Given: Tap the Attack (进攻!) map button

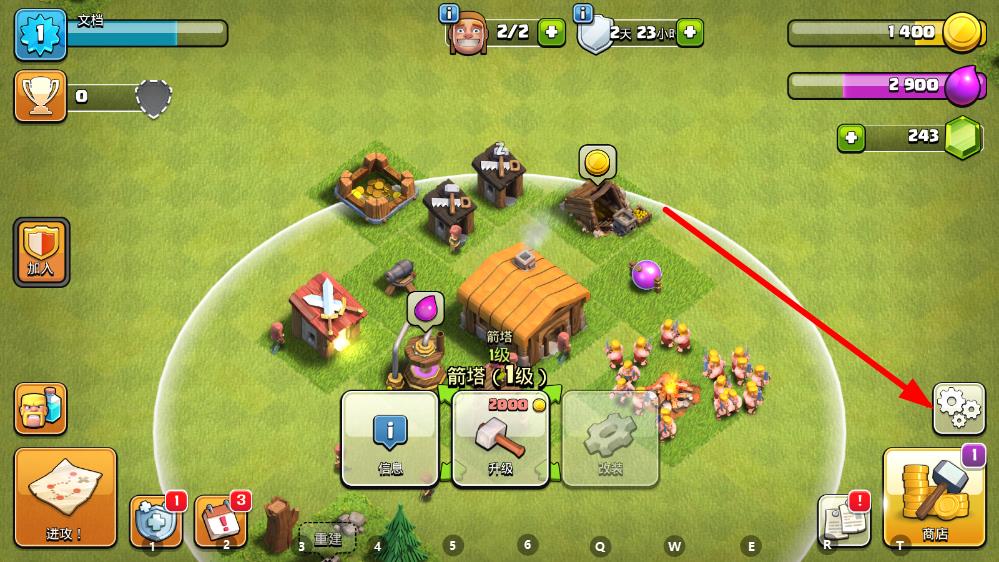Looking at the screenshot, I should point(65,497).
